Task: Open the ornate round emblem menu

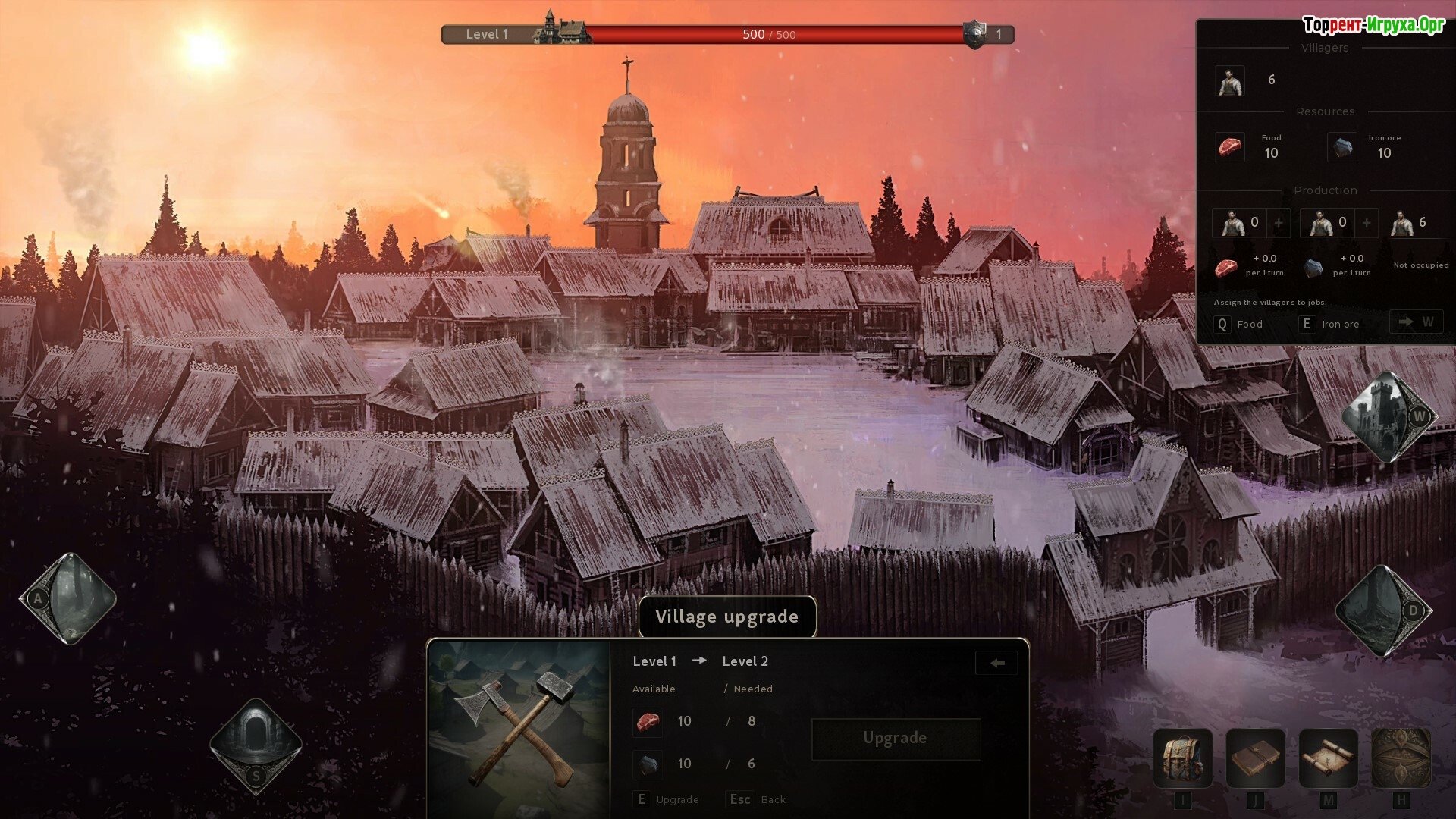Action: coord(1401,758)
